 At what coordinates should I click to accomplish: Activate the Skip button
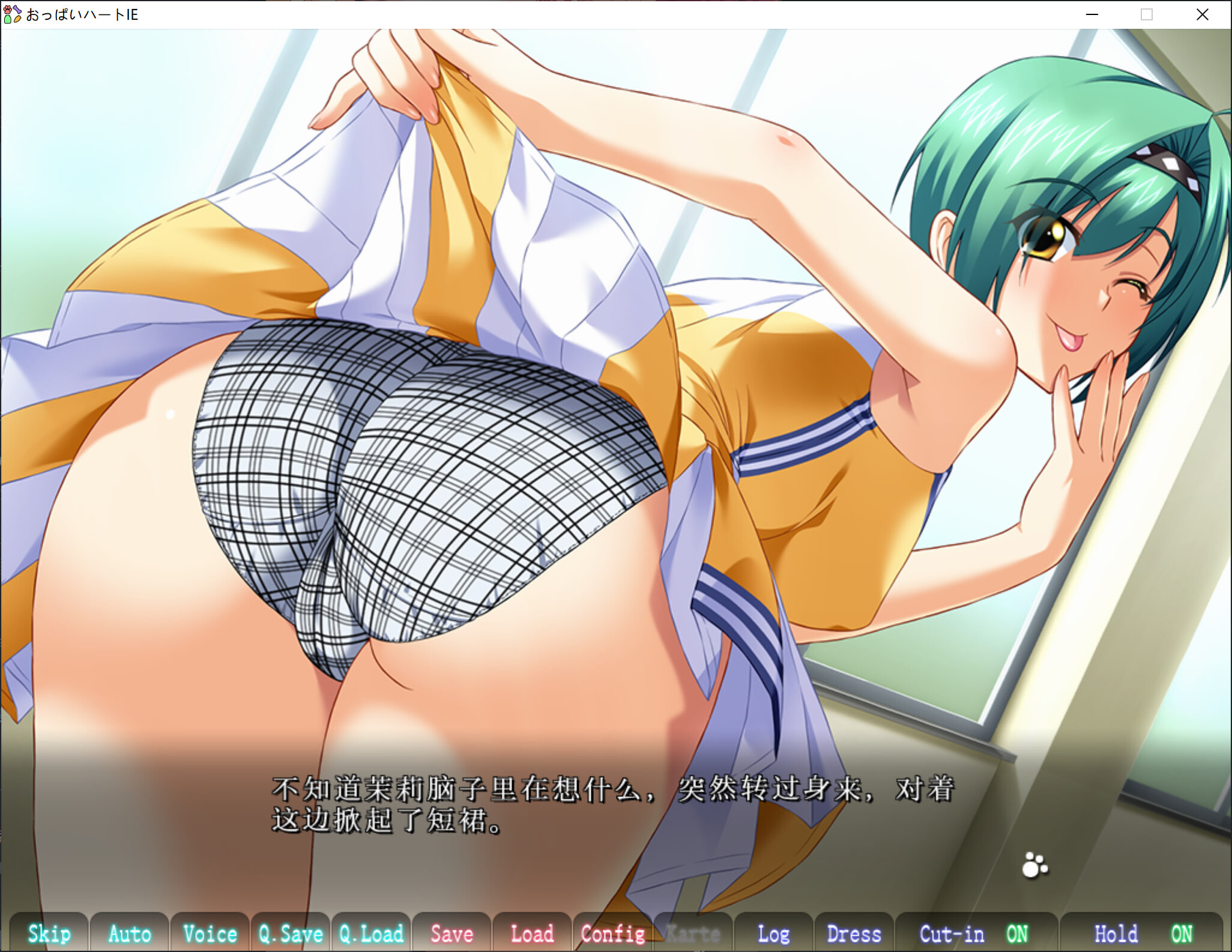tap(49, 933)
